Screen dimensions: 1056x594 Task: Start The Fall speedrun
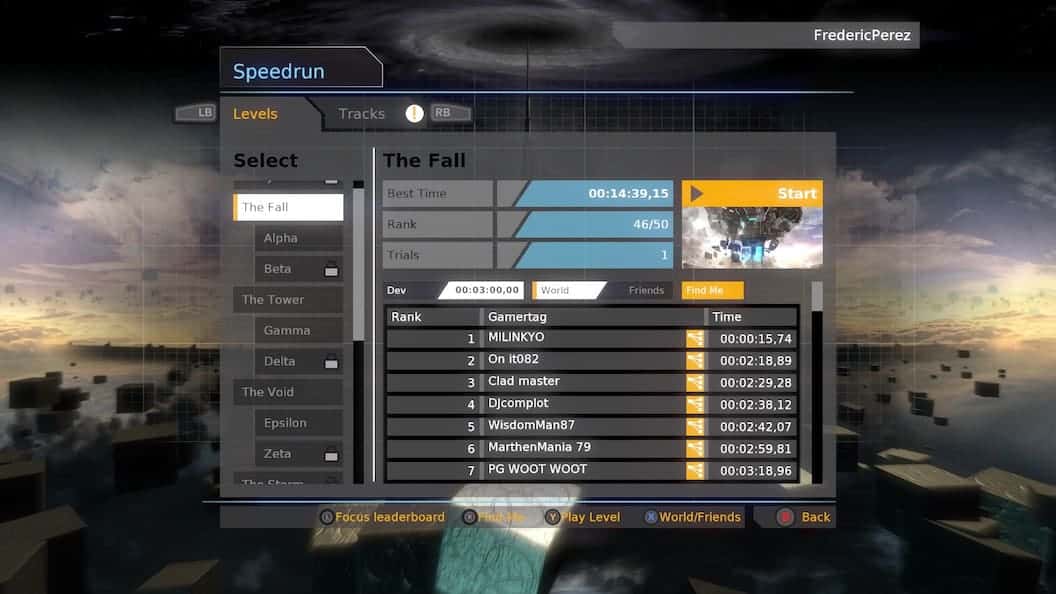752,193
